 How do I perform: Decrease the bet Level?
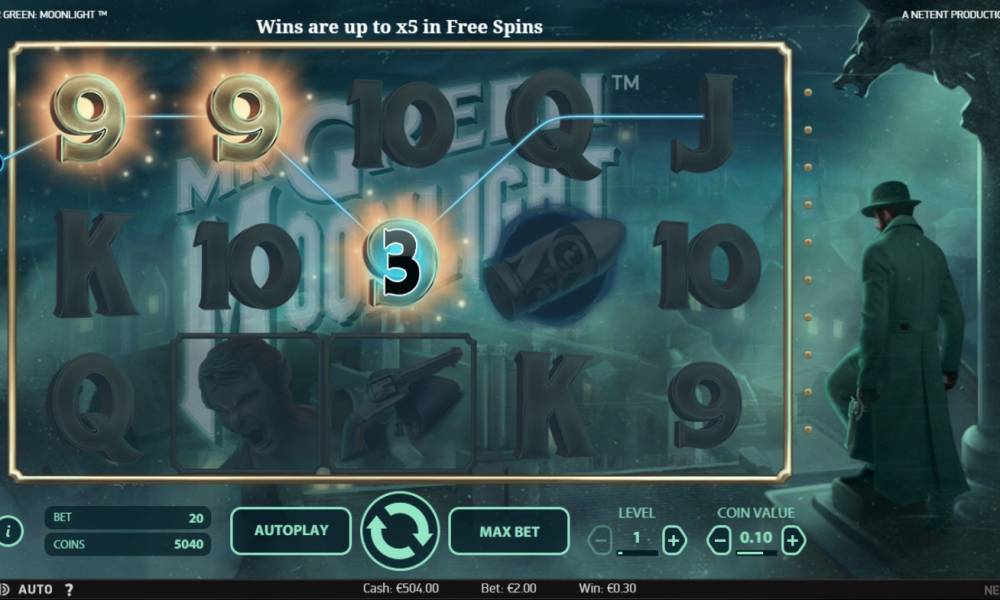[600, 541]
